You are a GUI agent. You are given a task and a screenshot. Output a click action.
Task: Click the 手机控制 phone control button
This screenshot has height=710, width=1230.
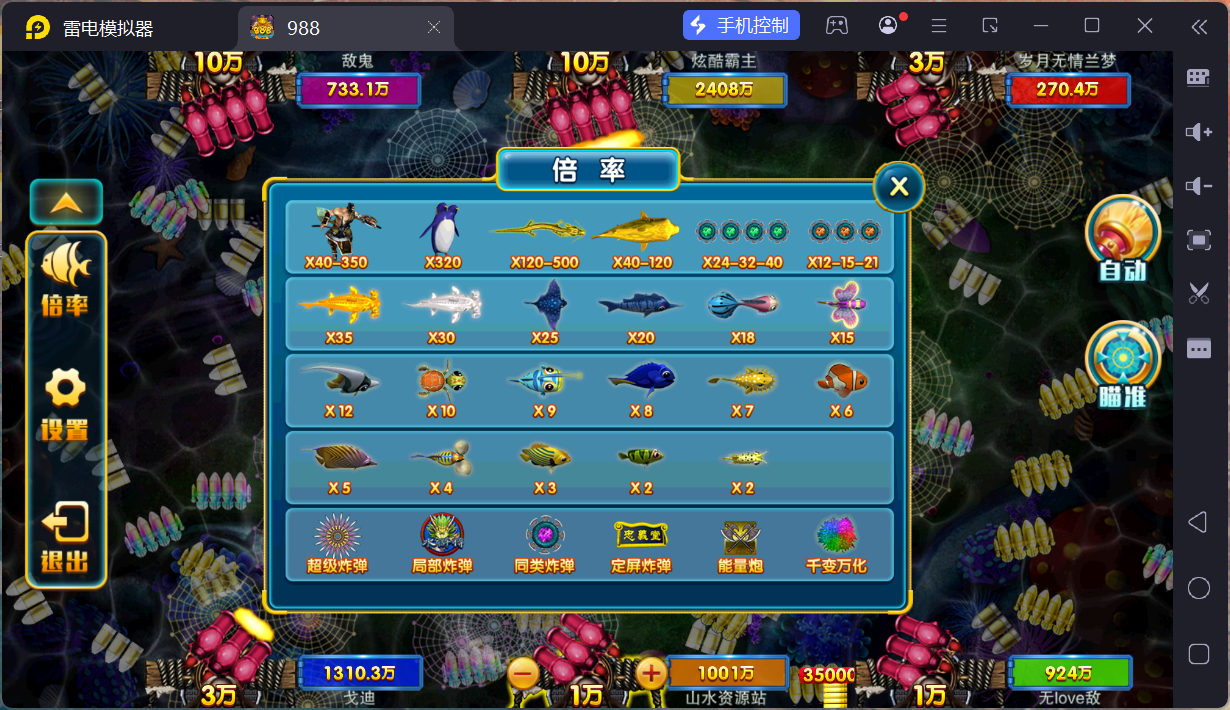click(741, 26)
